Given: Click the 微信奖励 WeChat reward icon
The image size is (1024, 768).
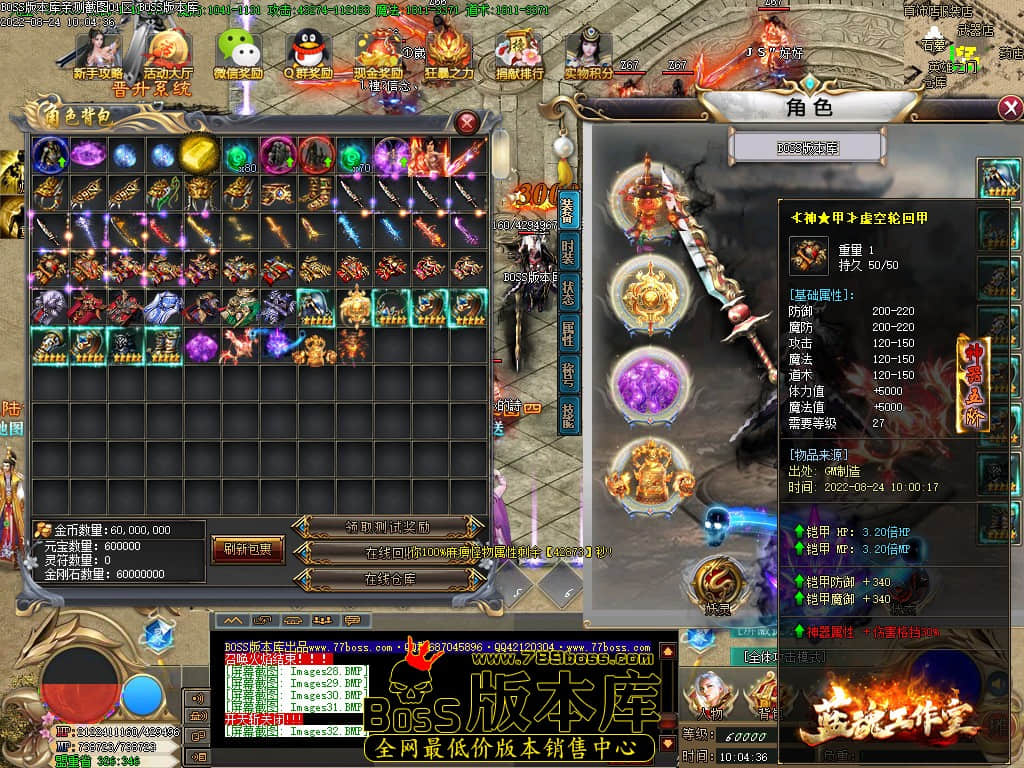Looking at the screenshot, I should click(238, 54).
